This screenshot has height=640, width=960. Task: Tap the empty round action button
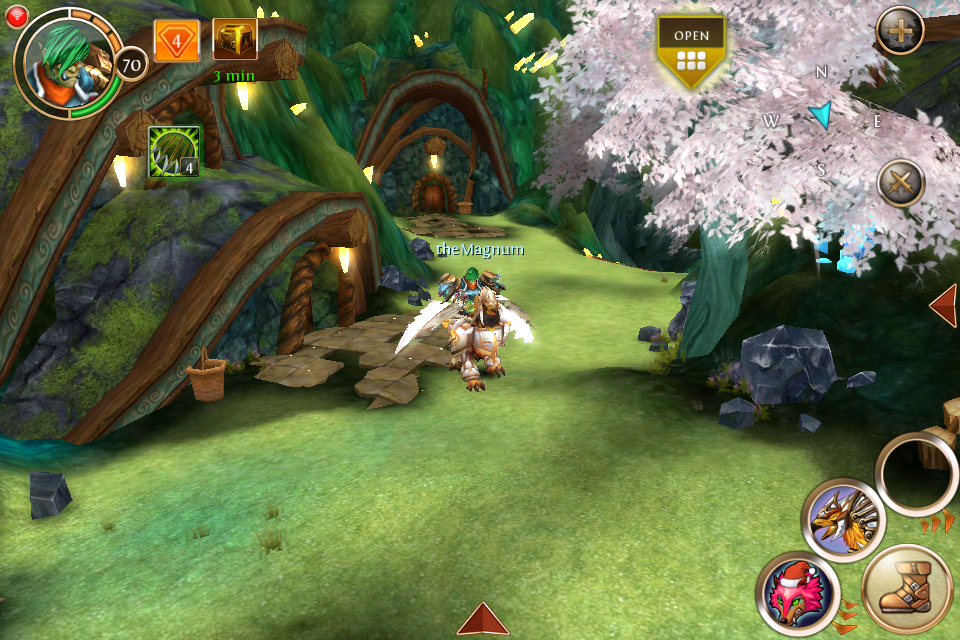point(917,476)
